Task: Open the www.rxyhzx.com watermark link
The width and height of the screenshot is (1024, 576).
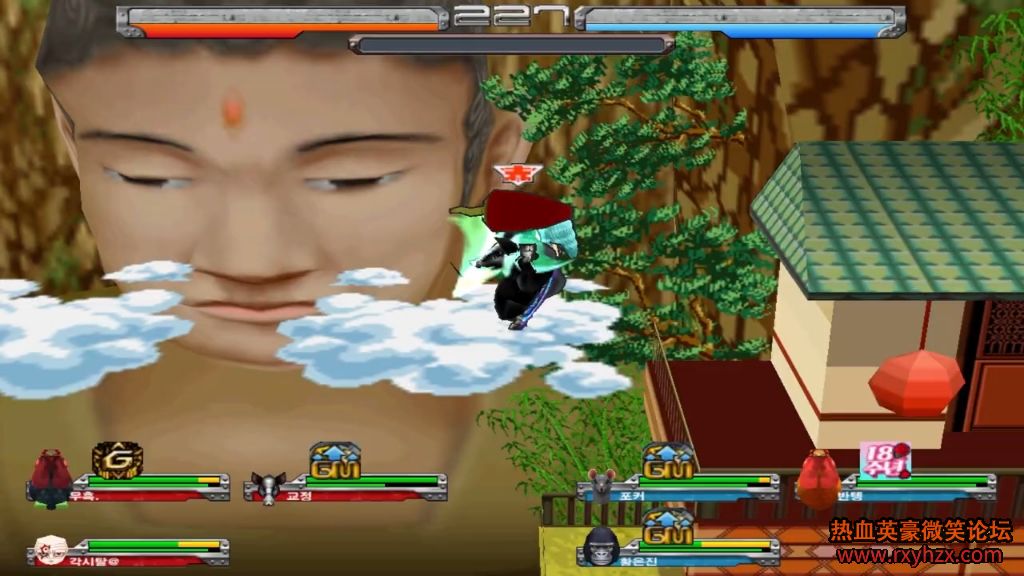Action: click(x=919, y=555)
